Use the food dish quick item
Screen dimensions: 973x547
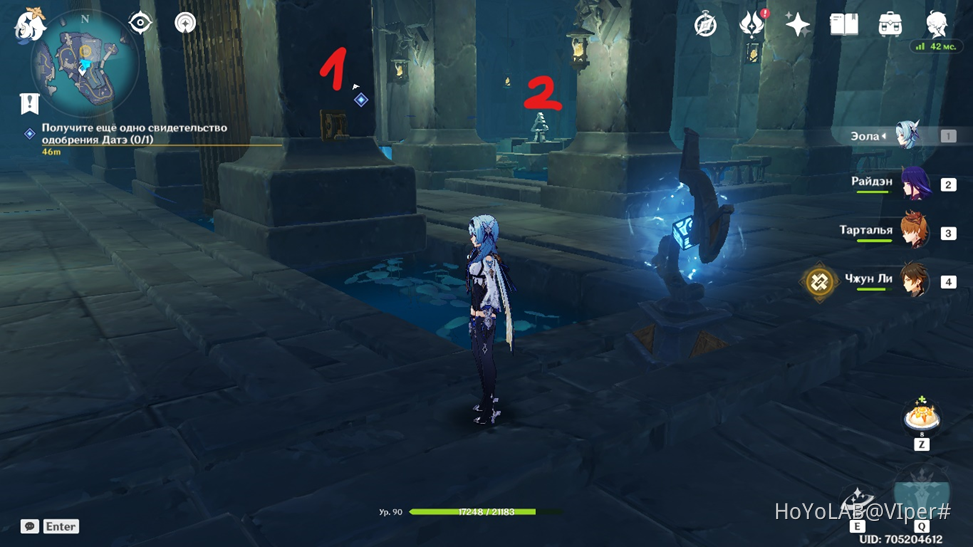[x=920, y=415]
